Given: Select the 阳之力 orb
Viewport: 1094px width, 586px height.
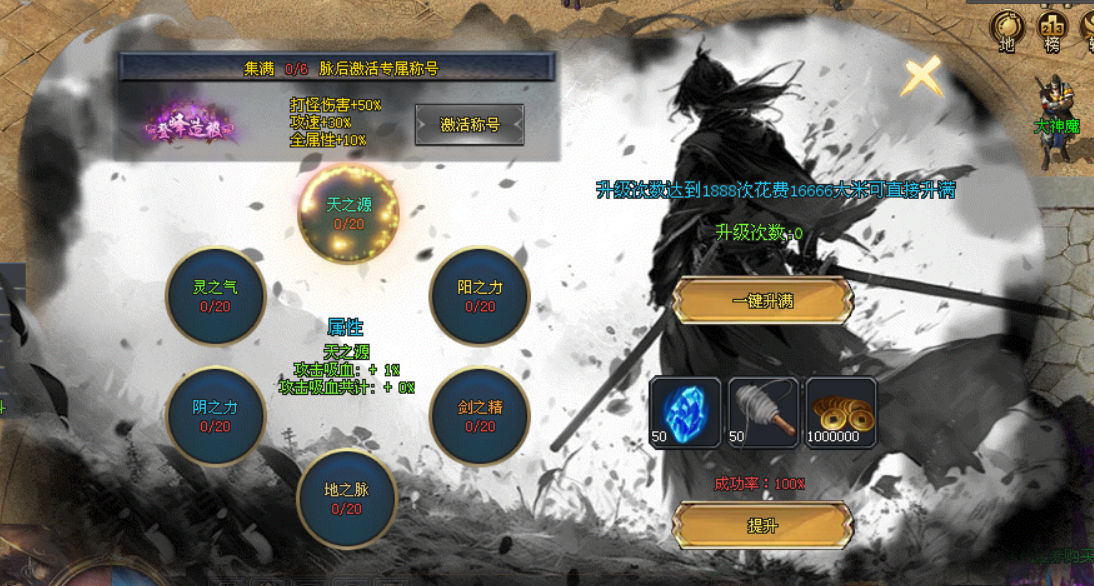Looking at the screenshot, I should pos(480,296).
